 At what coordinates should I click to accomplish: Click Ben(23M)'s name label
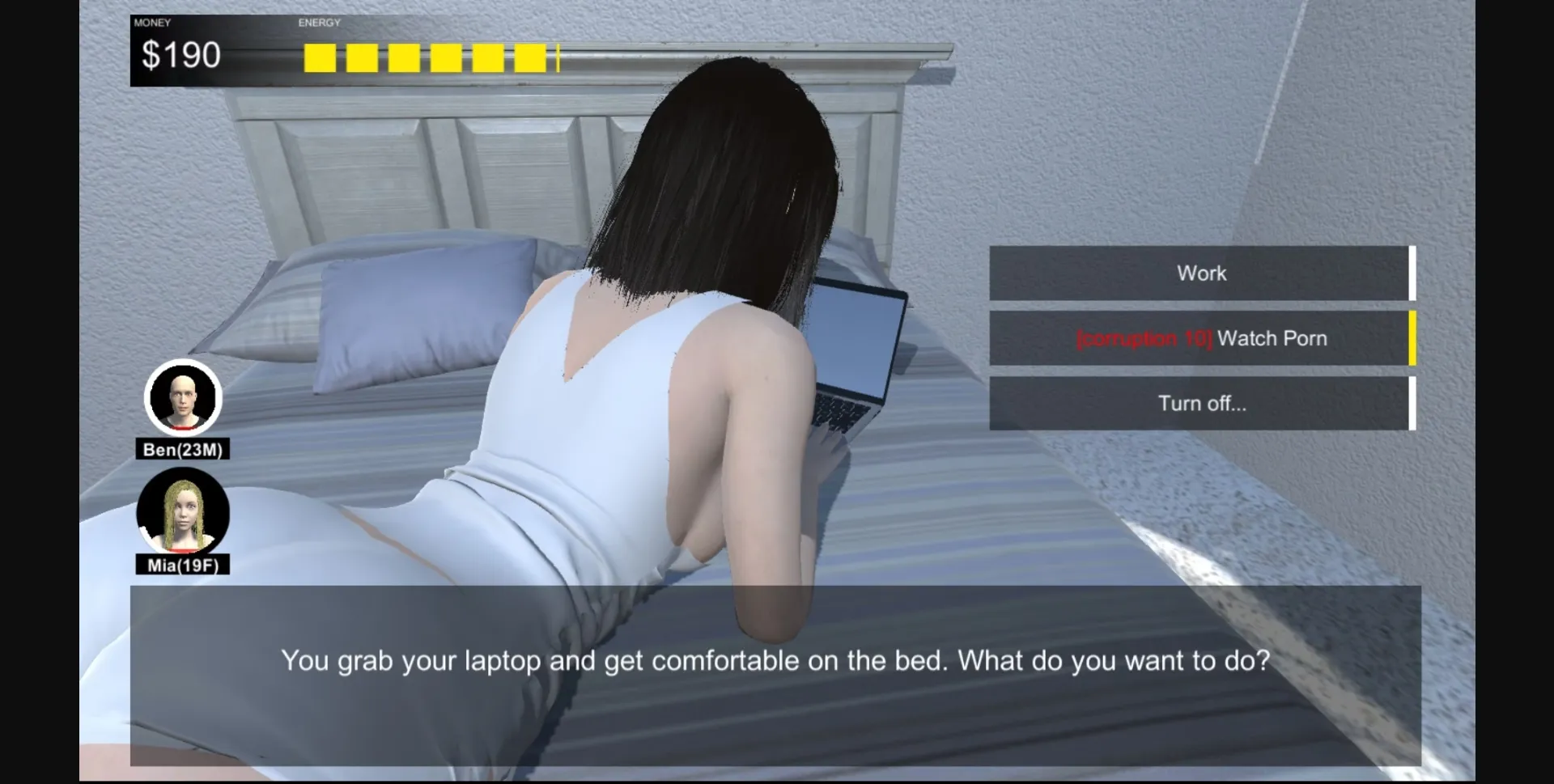pyautogui.click(x=183, y=450)
